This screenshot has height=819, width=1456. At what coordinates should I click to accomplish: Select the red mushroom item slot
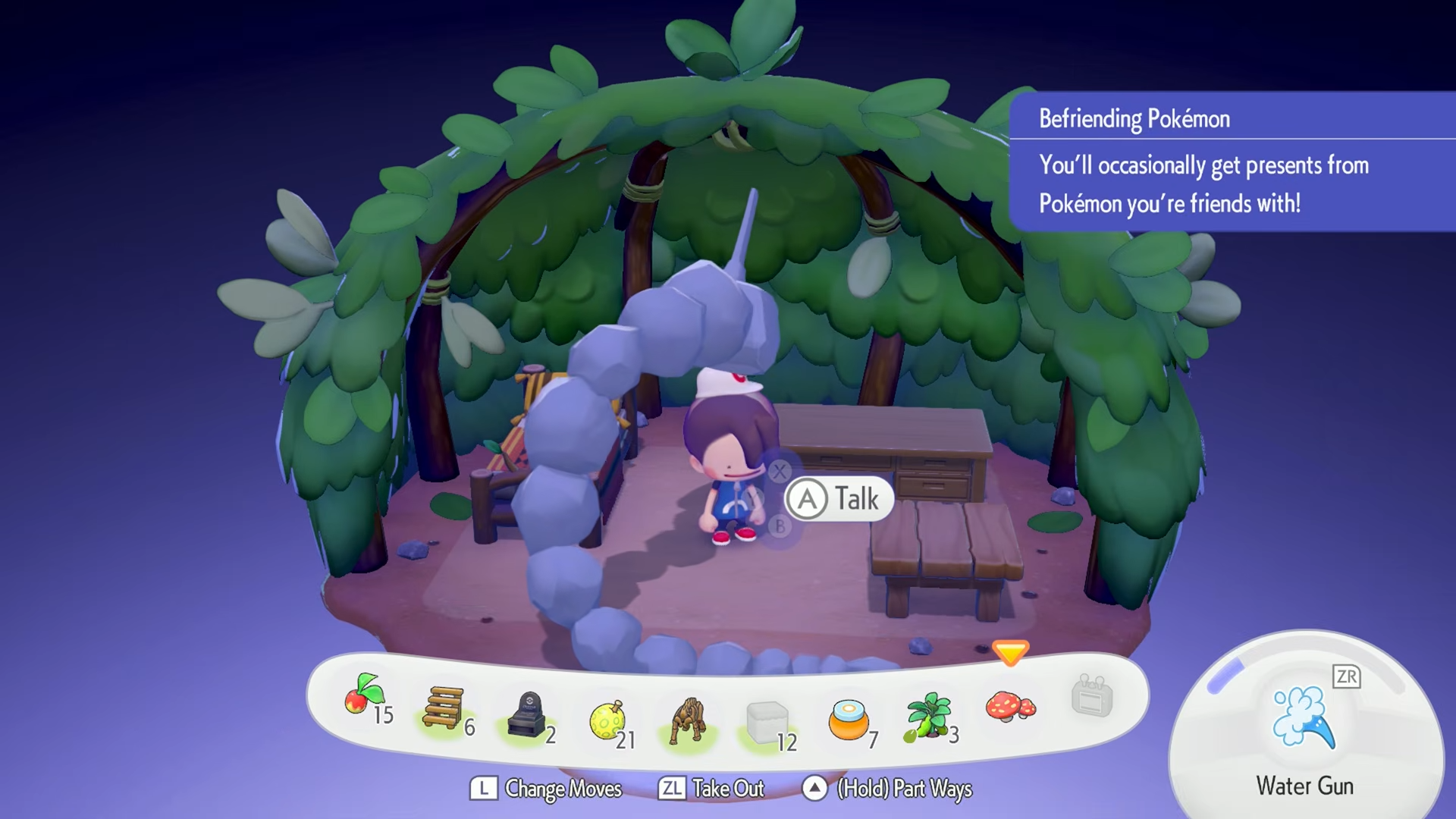tap(1009, 707)
